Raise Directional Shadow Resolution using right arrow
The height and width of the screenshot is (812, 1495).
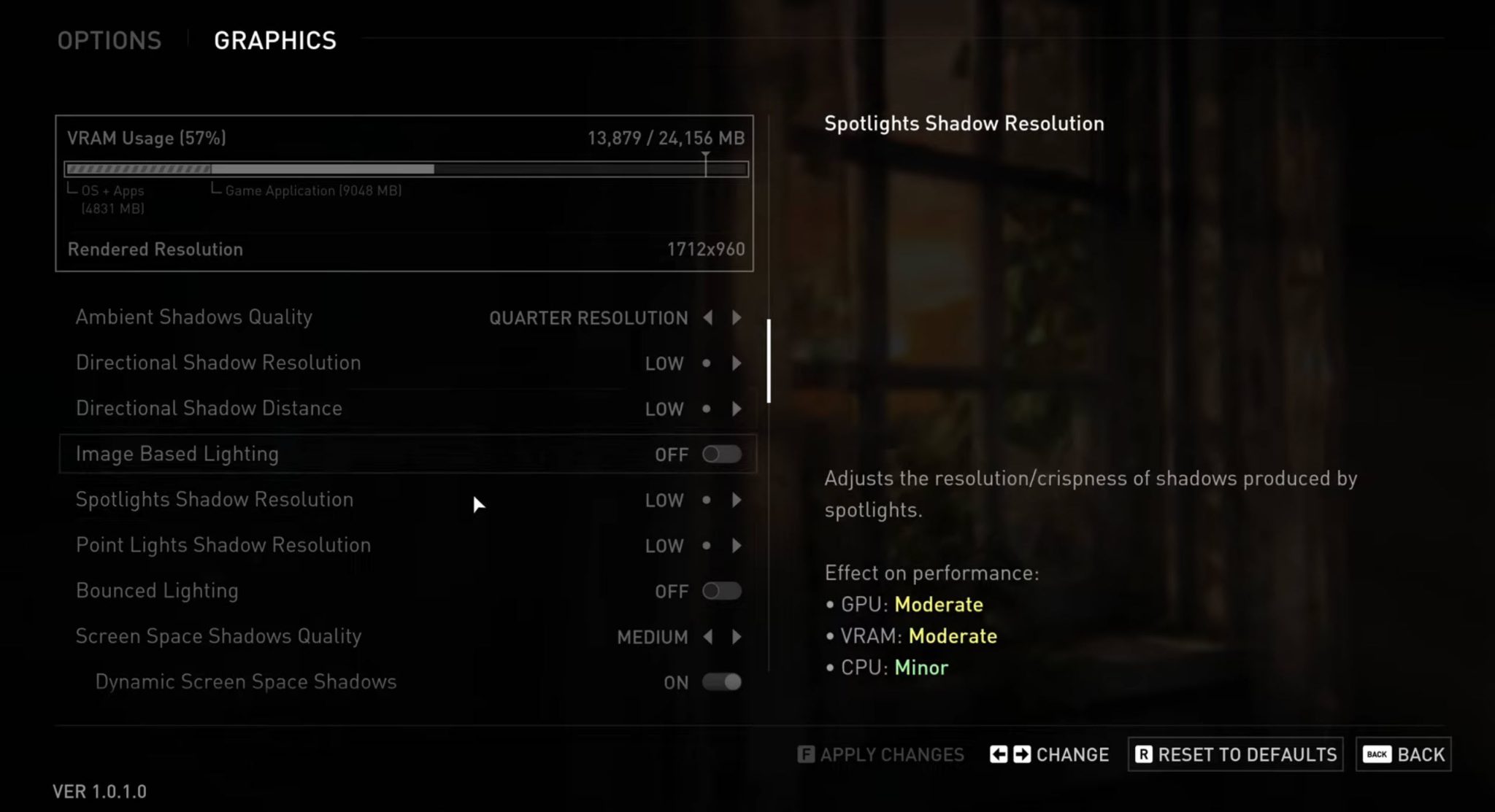[x=737, y=363]
